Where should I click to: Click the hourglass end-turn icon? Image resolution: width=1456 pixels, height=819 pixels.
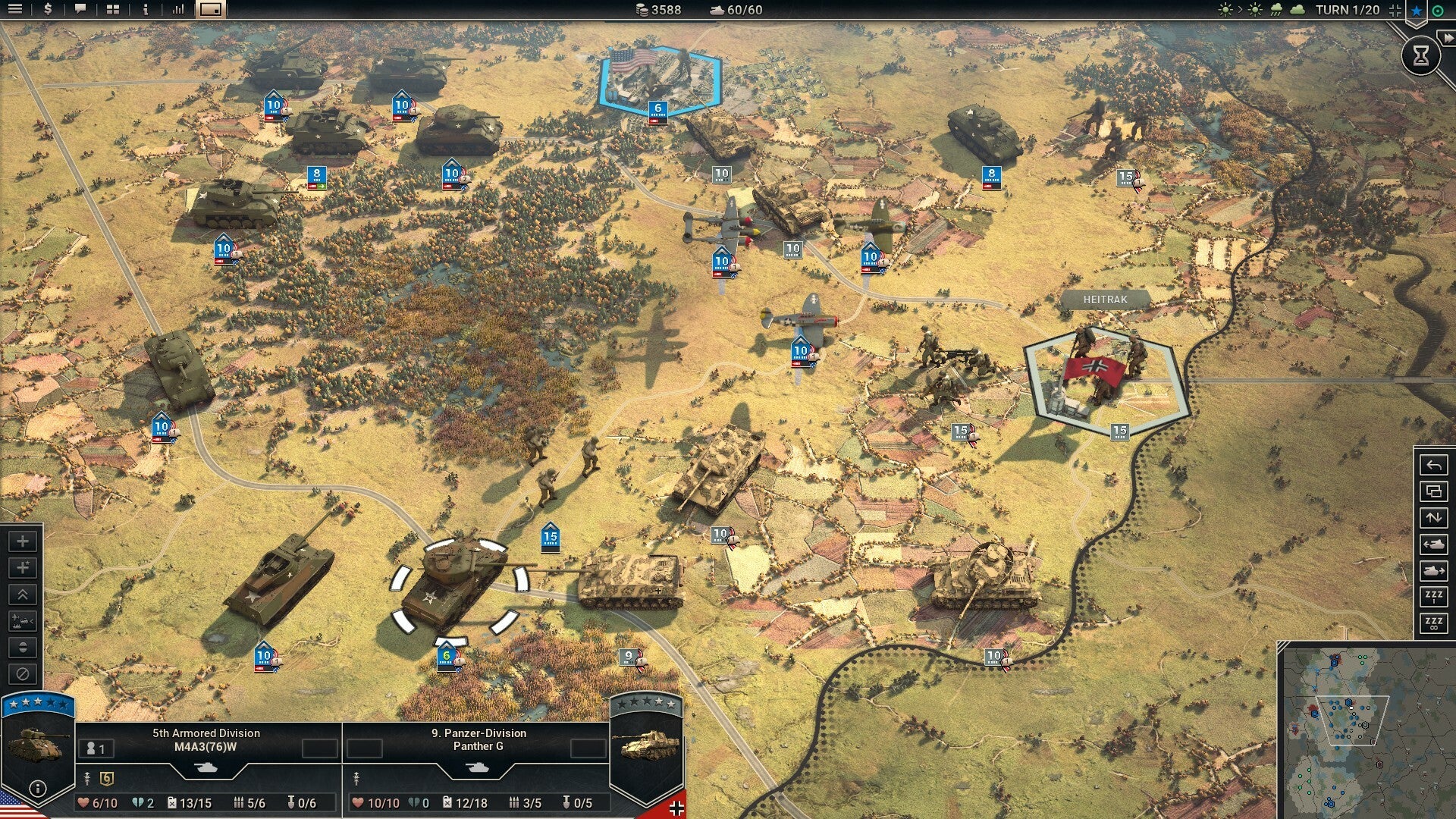1420,55
